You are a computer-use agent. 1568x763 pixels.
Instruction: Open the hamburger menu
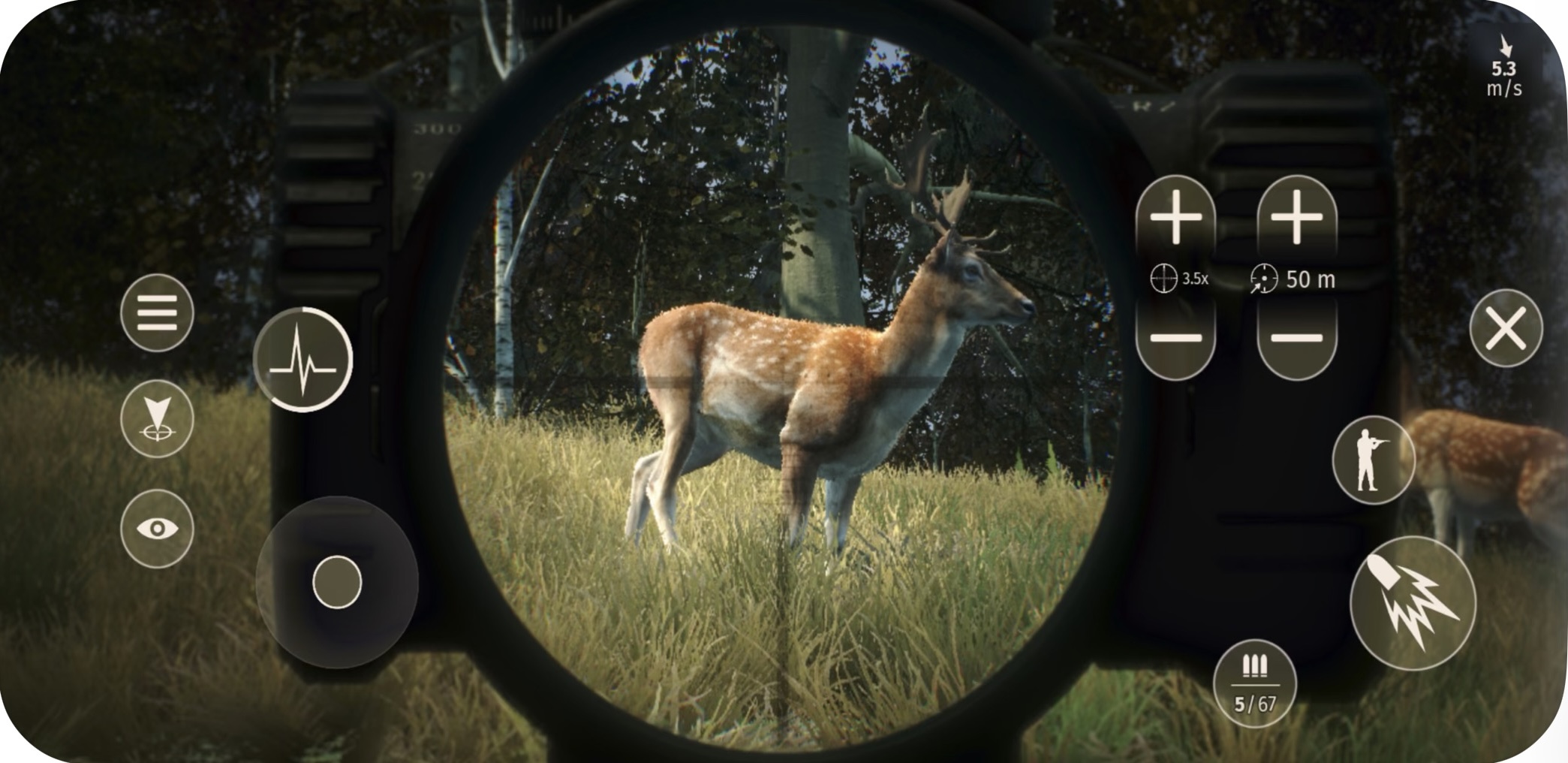[157, 312]
